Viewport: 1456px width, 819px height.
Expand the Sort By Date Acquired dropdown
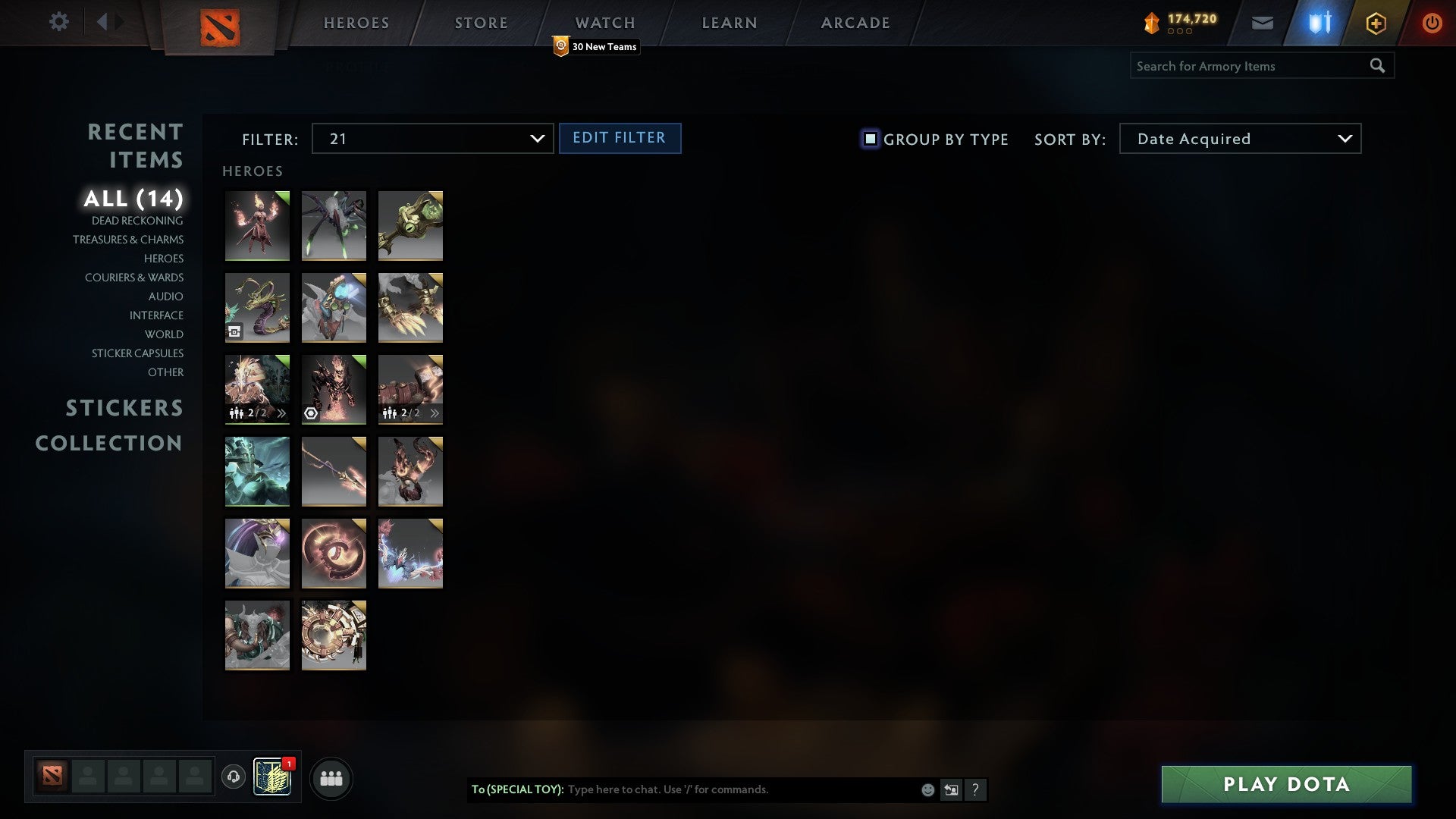(x=1239, y=139)
